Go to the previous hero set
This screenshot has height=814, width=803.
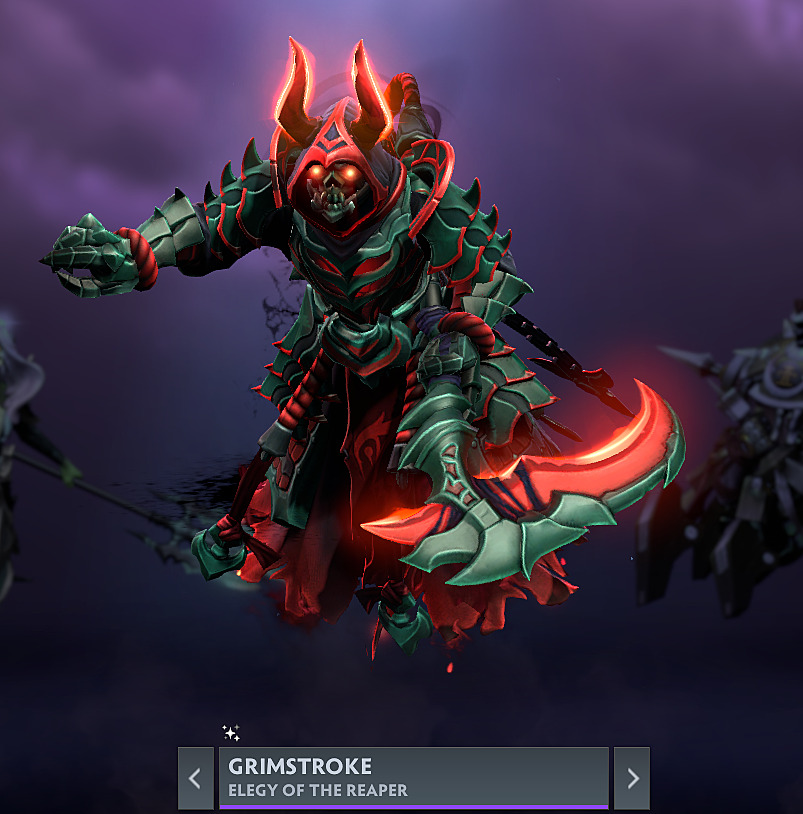click(195, 778)
